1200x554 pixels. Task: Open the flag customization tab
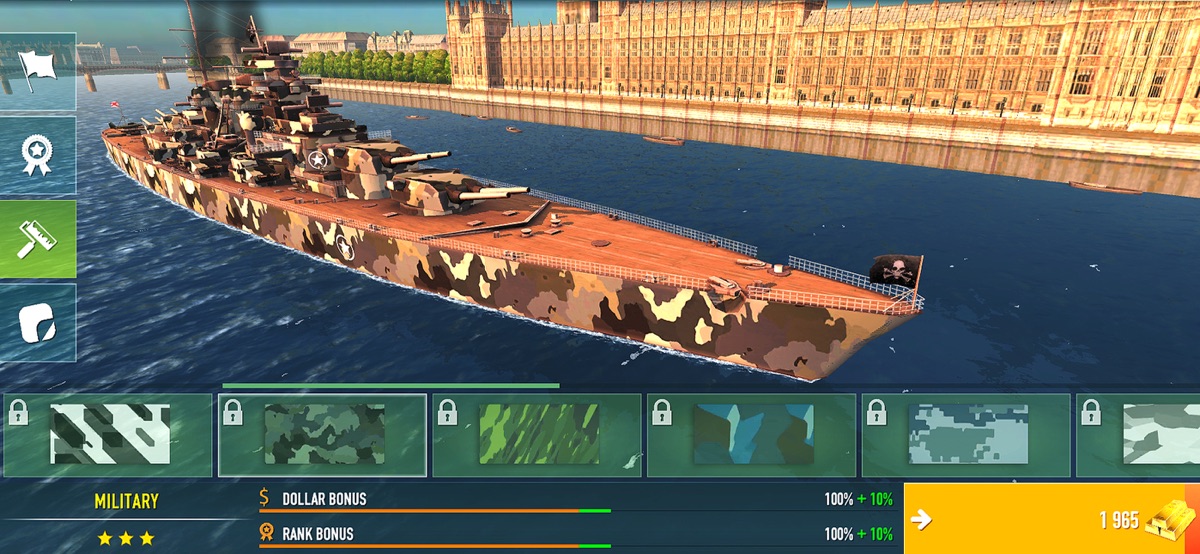(38, 72)
